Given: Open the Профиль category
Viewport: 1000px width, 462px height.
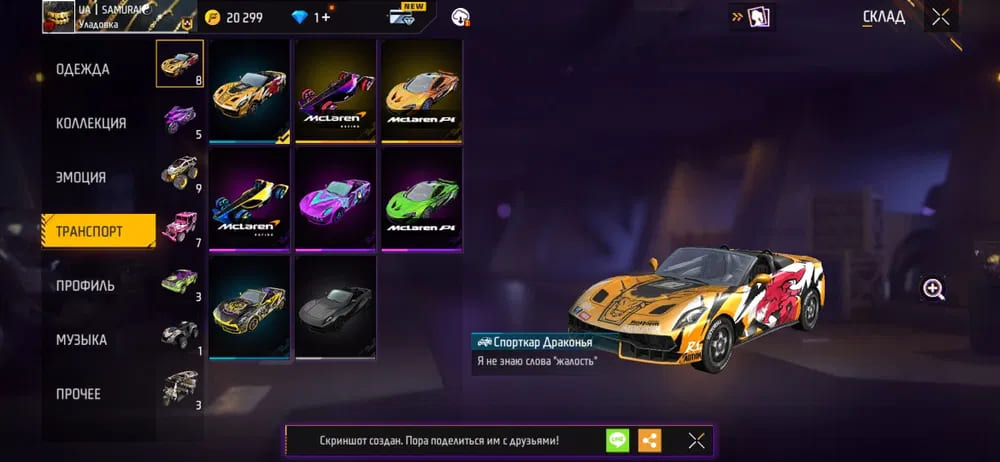Looking at the screenshot, I should pyautogui.click(x=85, y=286).
